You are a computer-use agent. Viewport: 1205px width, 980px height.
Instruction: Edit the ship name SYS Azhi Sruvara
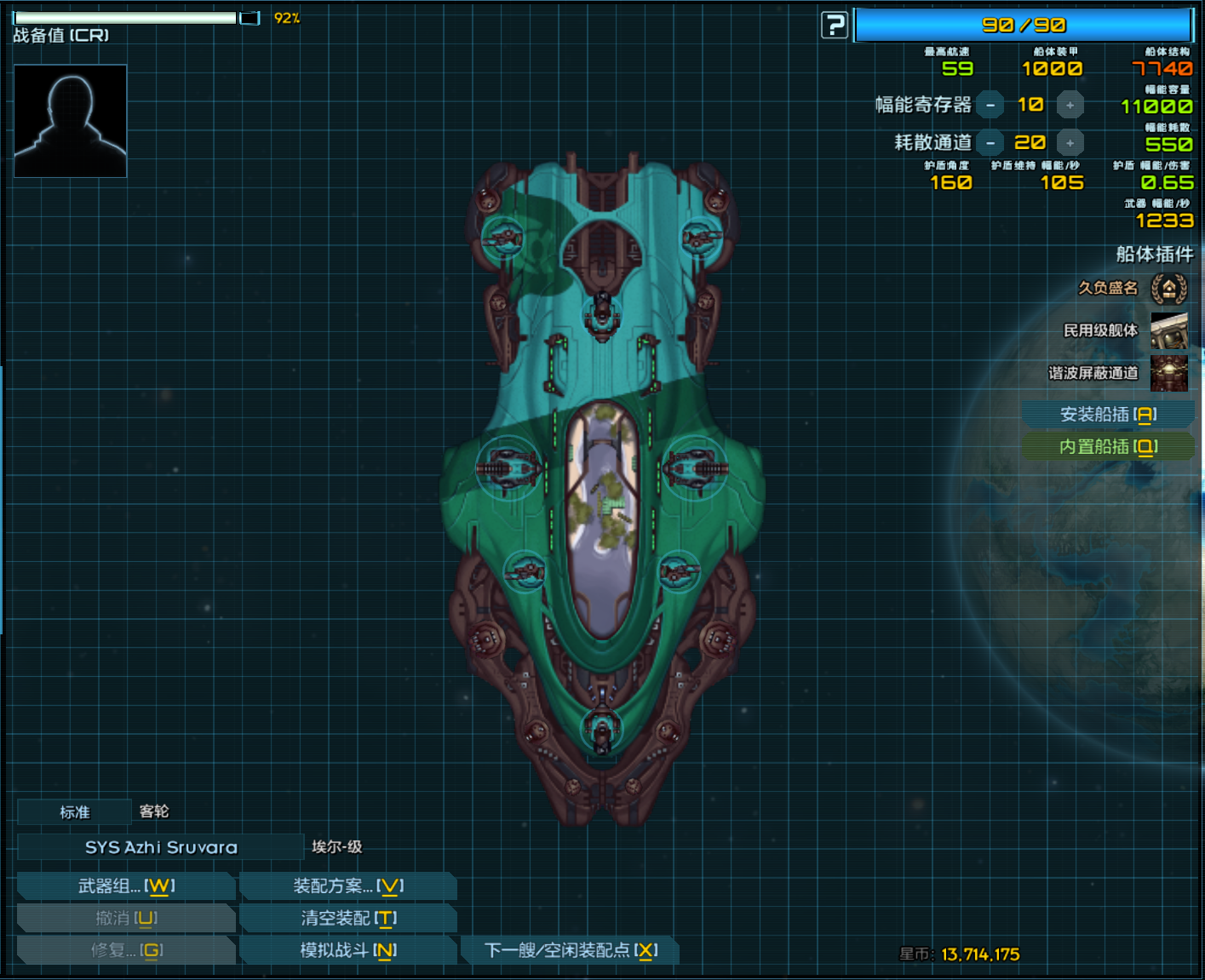[x=161, y=847]
